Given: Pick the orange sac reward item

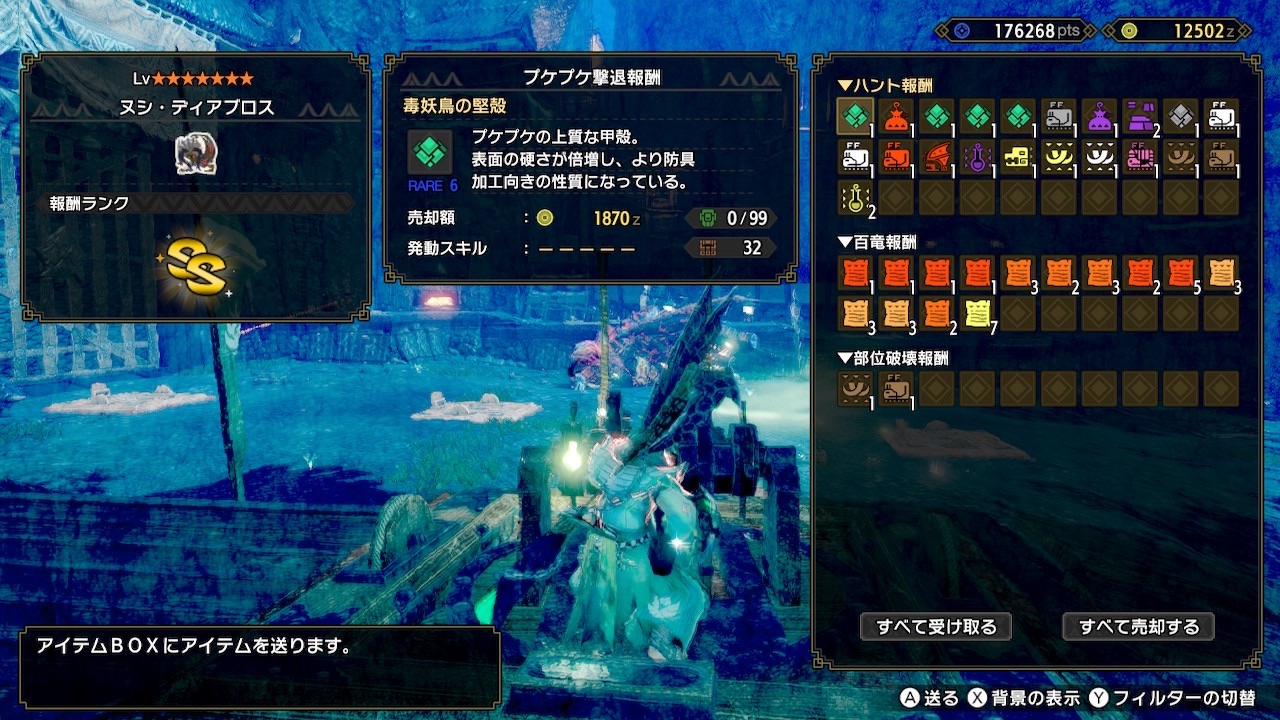Looking at the screenshot, I should point(896,116).
